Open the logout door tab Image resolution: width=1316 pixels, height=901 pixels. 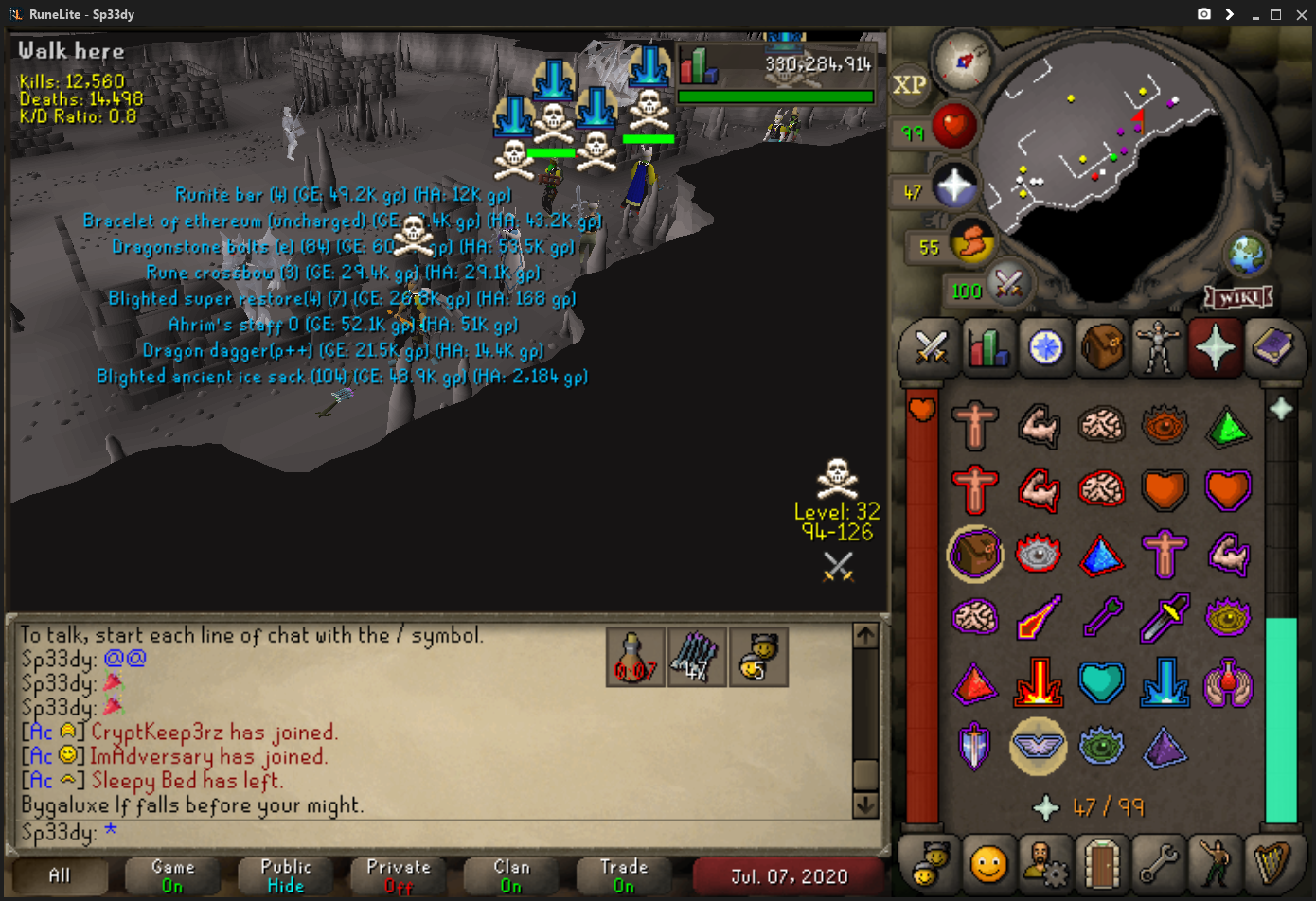pyautogui.click(x=1102, y=863)
